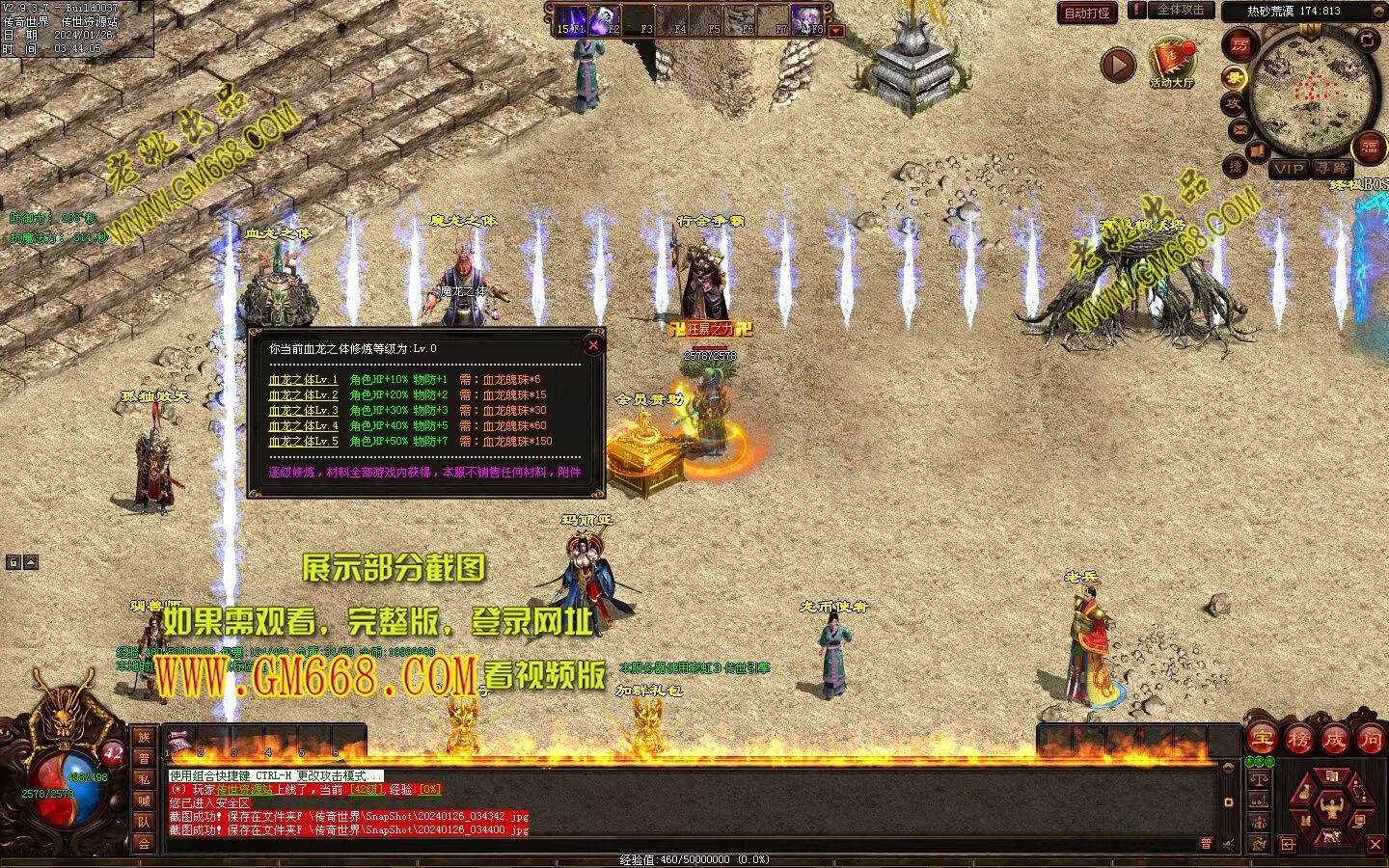This screenshot has height=868, width=1389.
Task: Activate the 寻路 pathfinding button
Action: click(x=1332, y=169)
